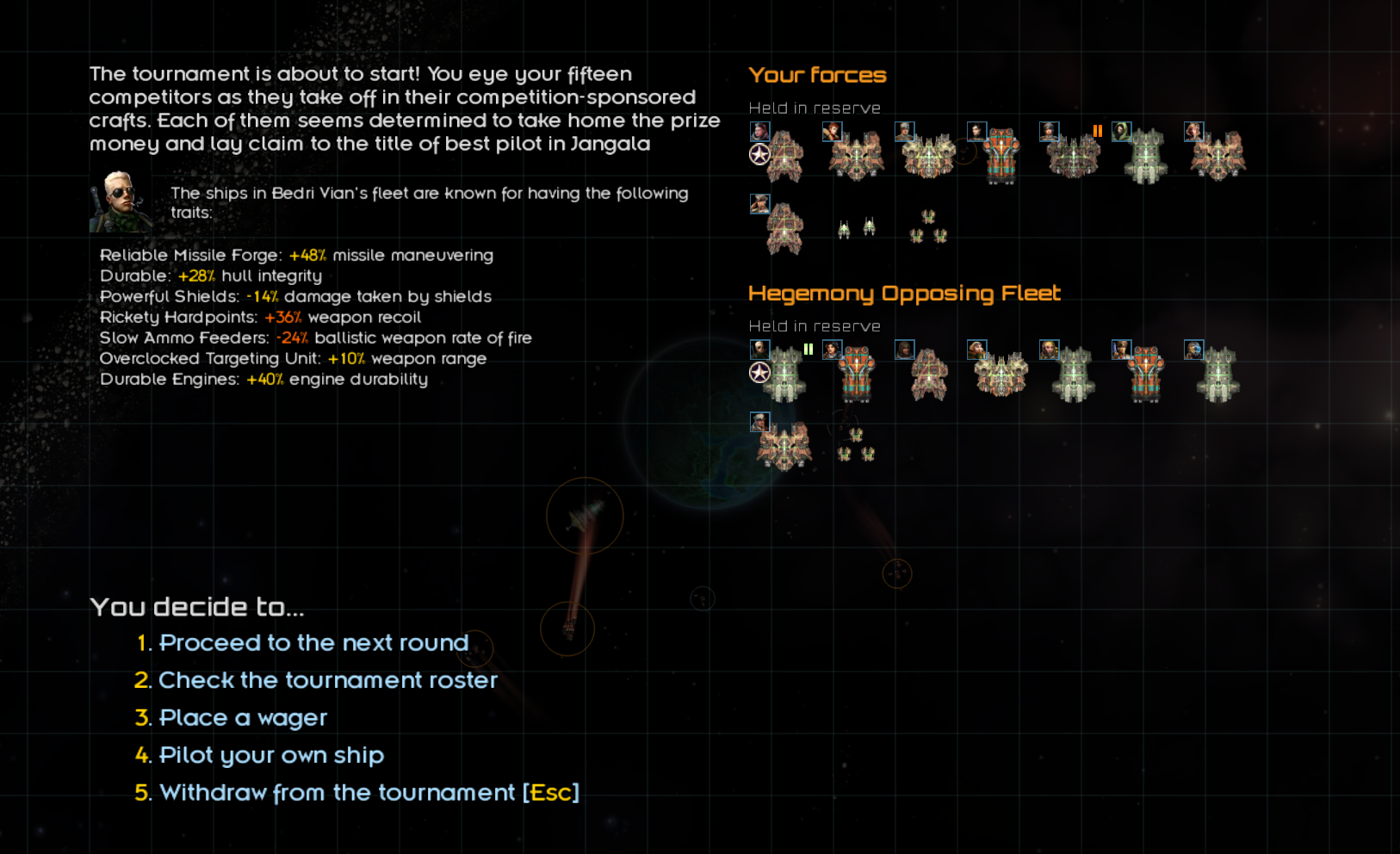The height and width of the screenshot is (854, 1400).
Task: Choose Place a wager
Action: coord(243,717)
